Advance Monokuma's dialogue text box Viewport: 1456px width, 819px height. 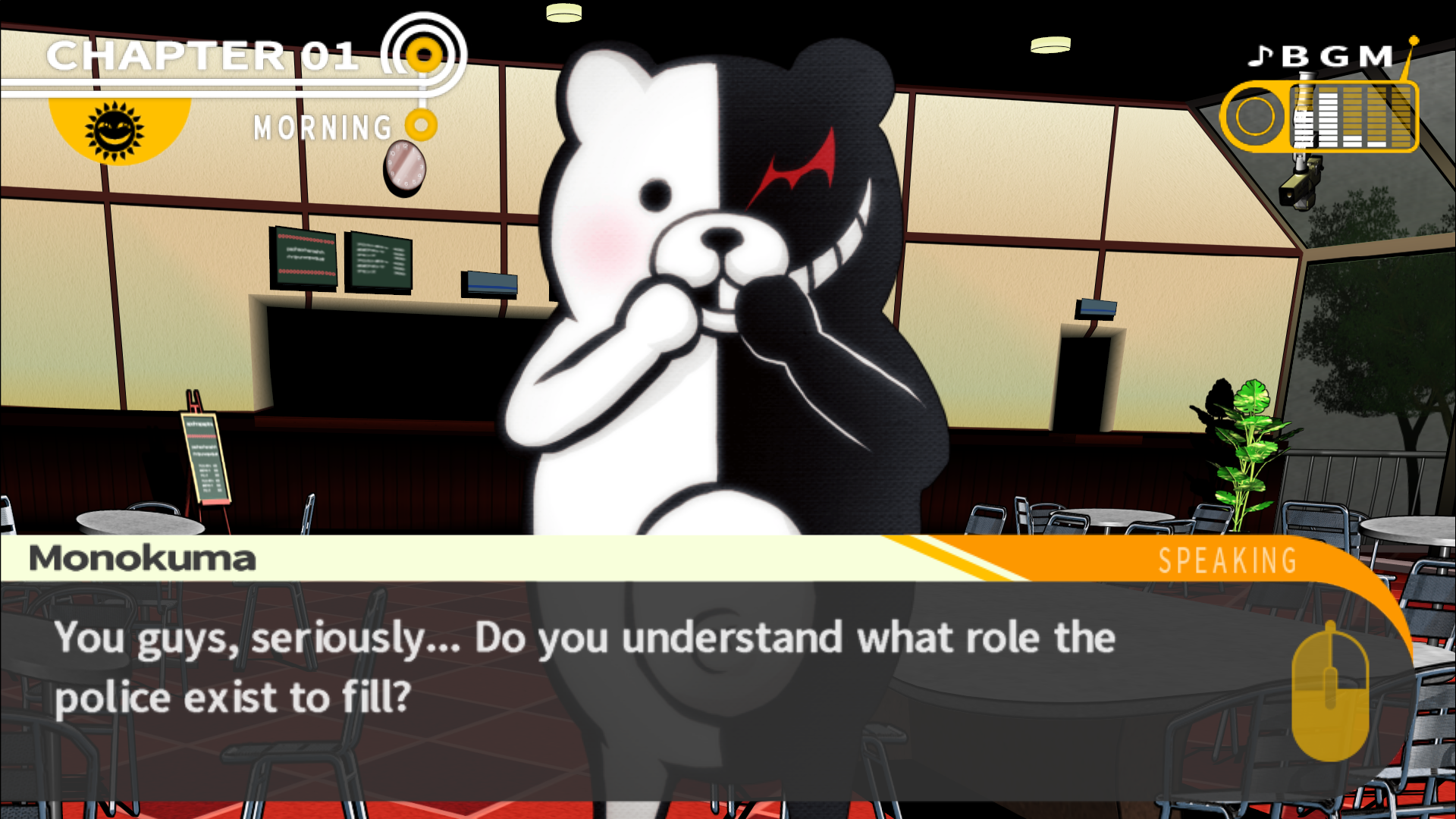(x=1329, y=690)
